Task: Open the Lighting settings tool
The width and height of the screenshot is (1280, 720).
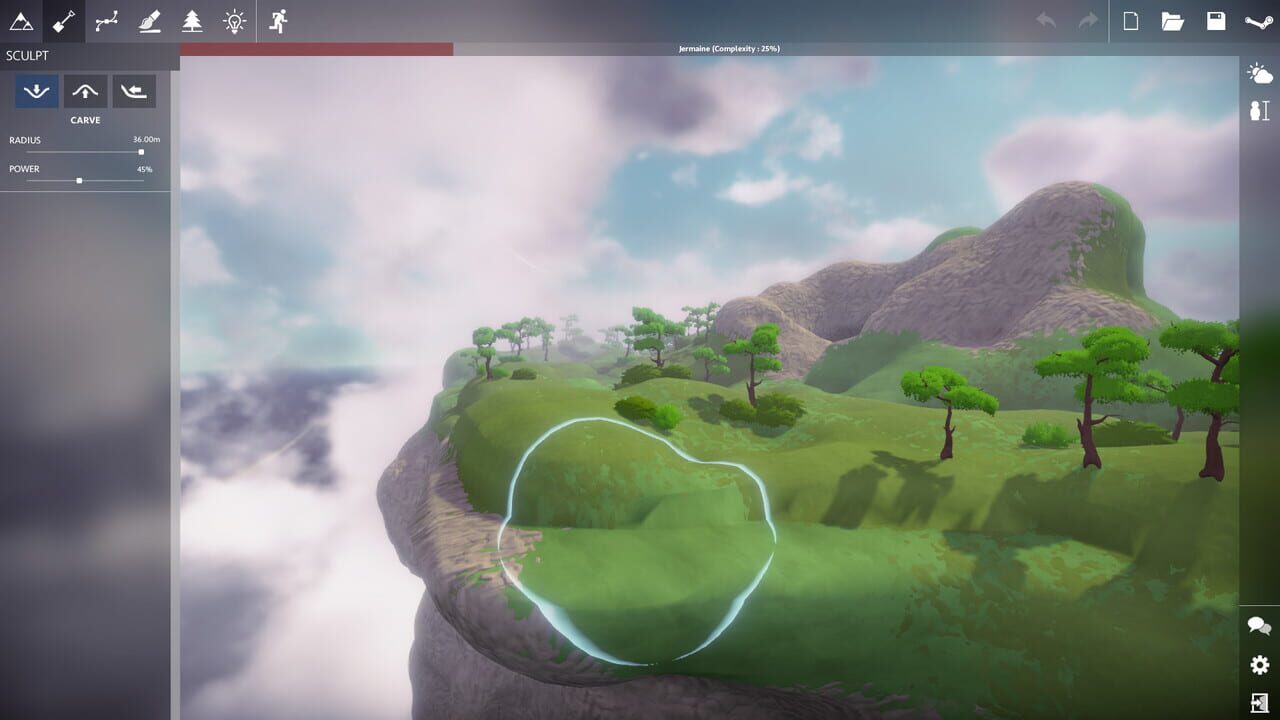Action: (x=233, y=21)
